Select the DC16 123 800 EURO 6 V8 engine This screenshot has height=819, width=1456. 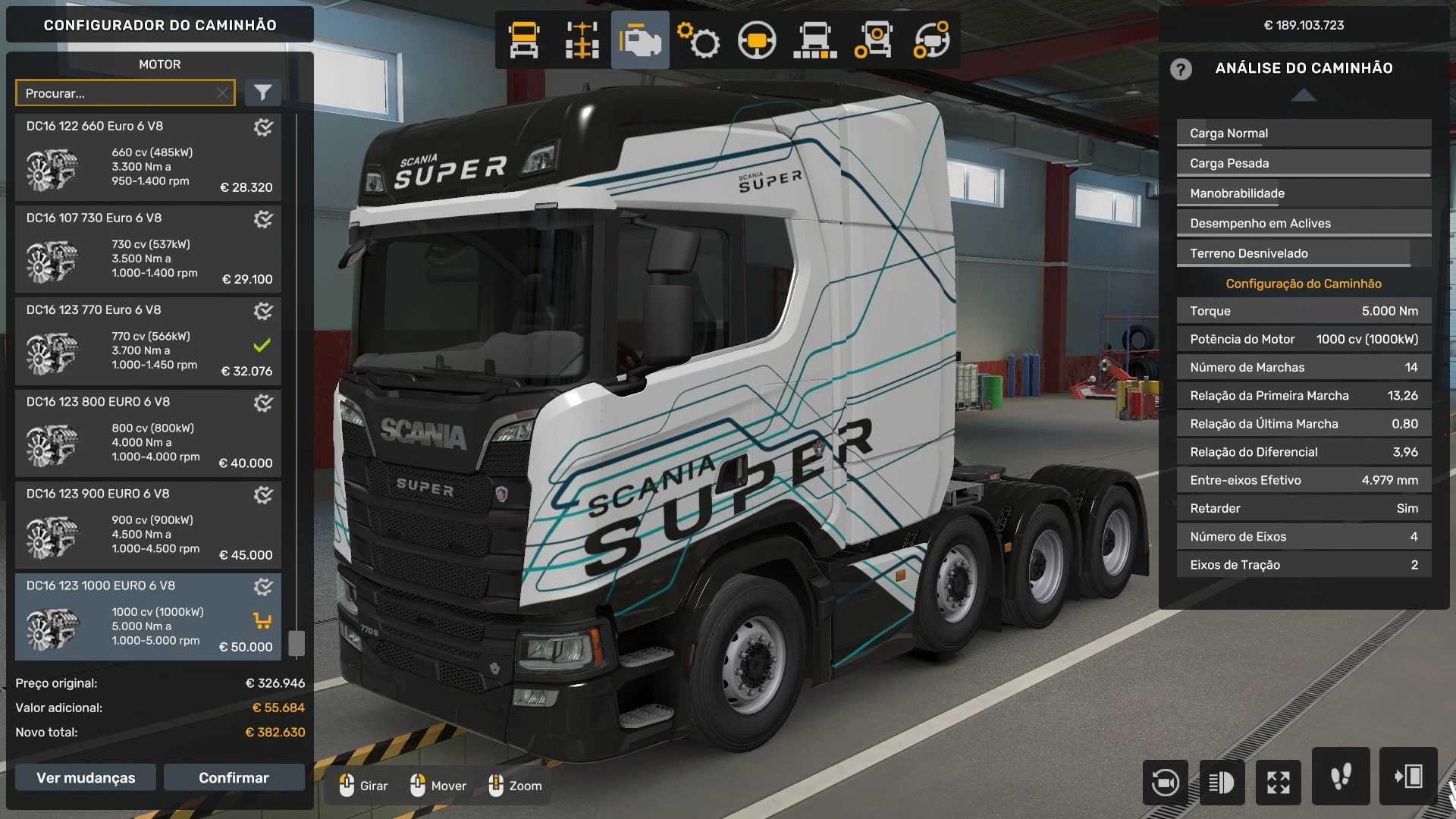(x=148, y=433)
